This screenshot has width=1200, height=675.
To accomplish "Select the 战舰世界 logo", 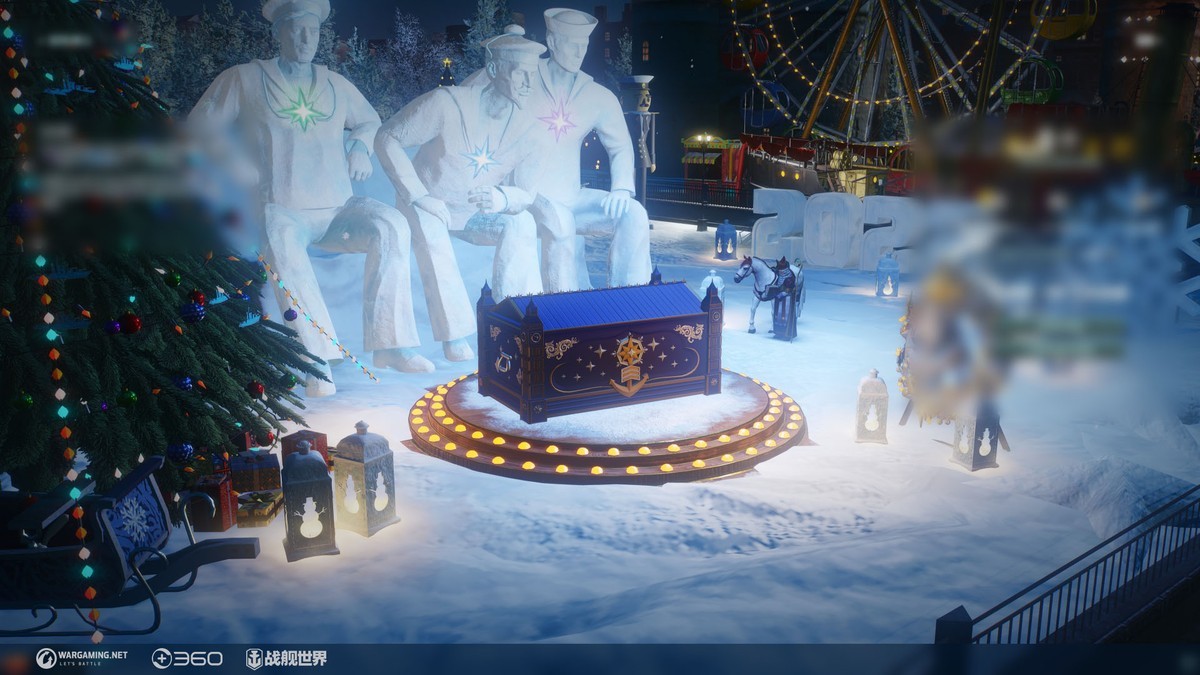I will pos(286,658).
